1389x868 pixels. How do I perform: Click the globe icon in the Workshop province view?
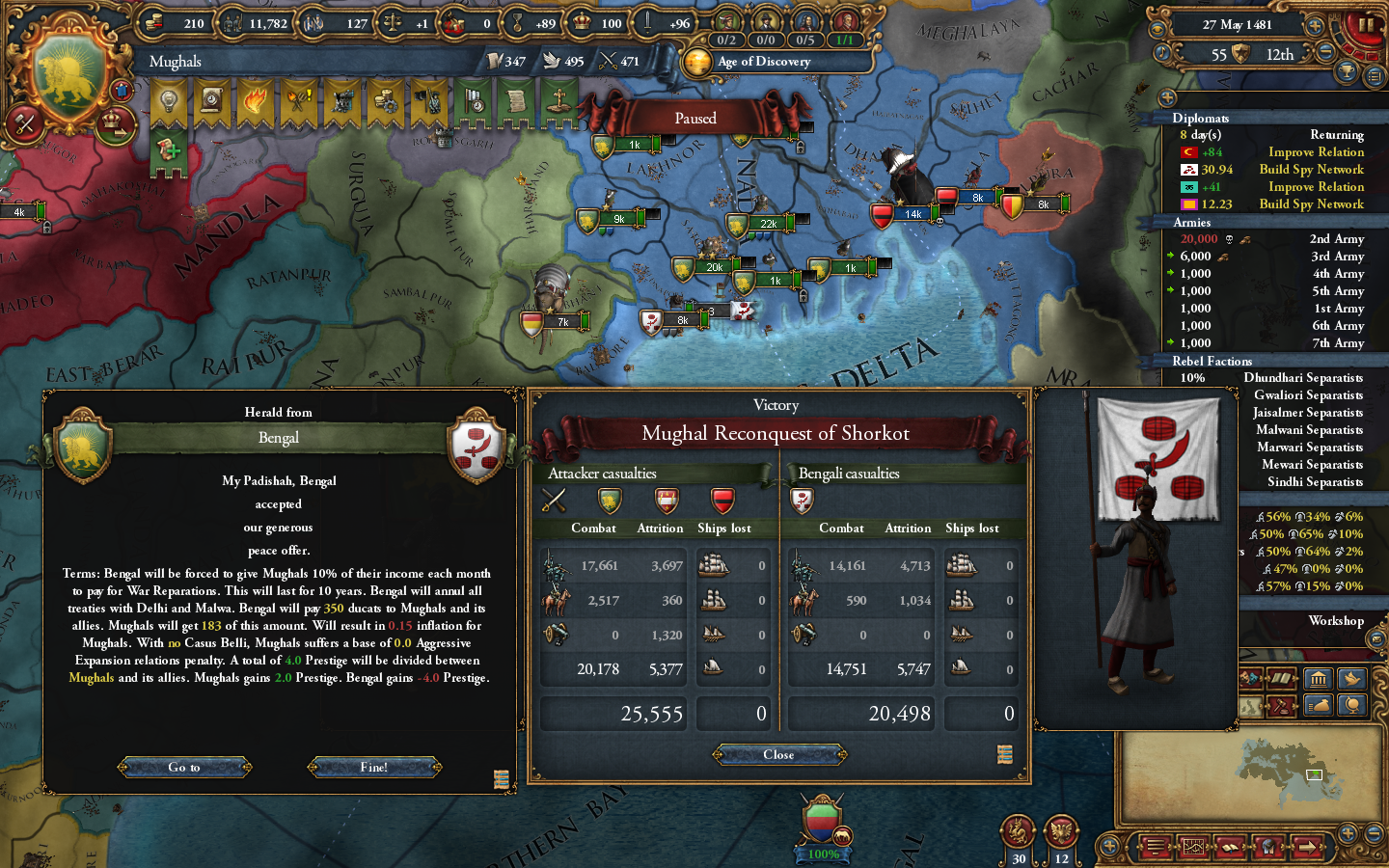pyautogui.click(x=1351, y=705)
